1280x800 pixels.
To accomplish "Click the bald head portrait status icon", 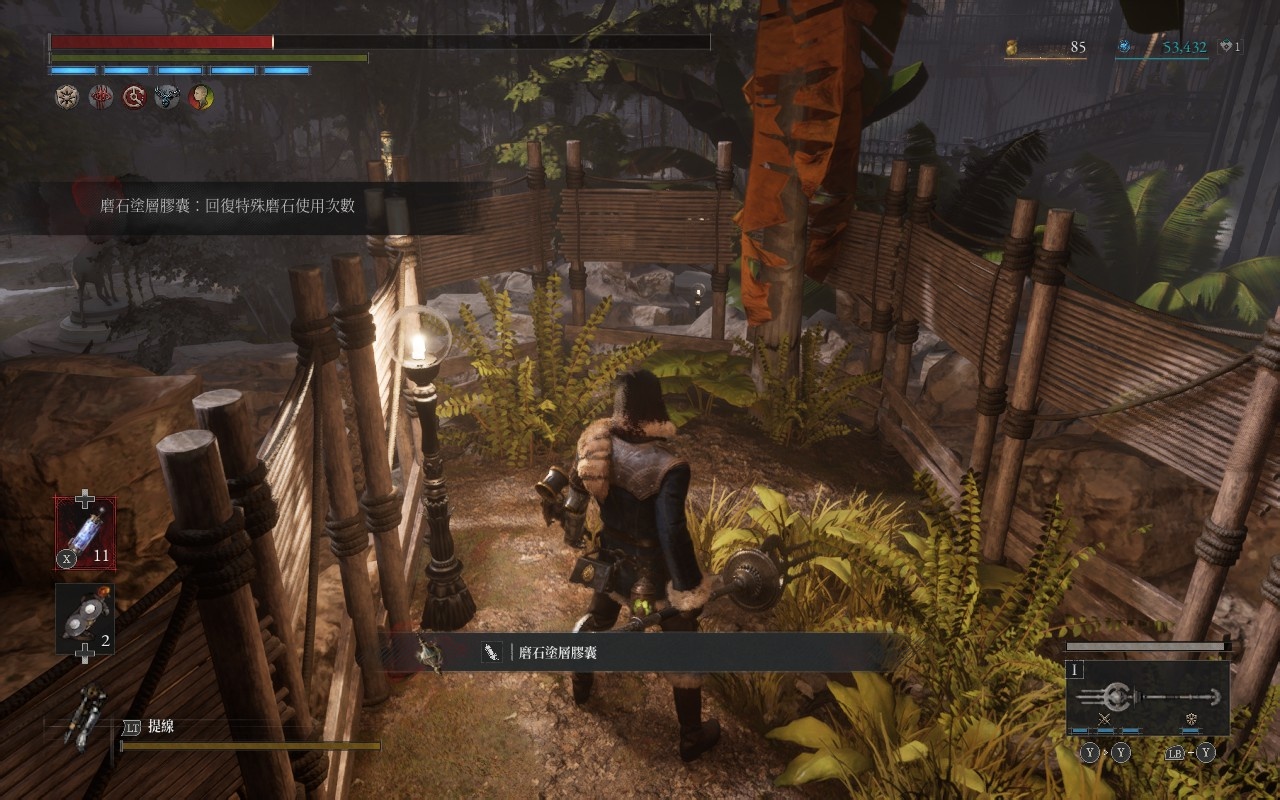I will tap(201, 97).
